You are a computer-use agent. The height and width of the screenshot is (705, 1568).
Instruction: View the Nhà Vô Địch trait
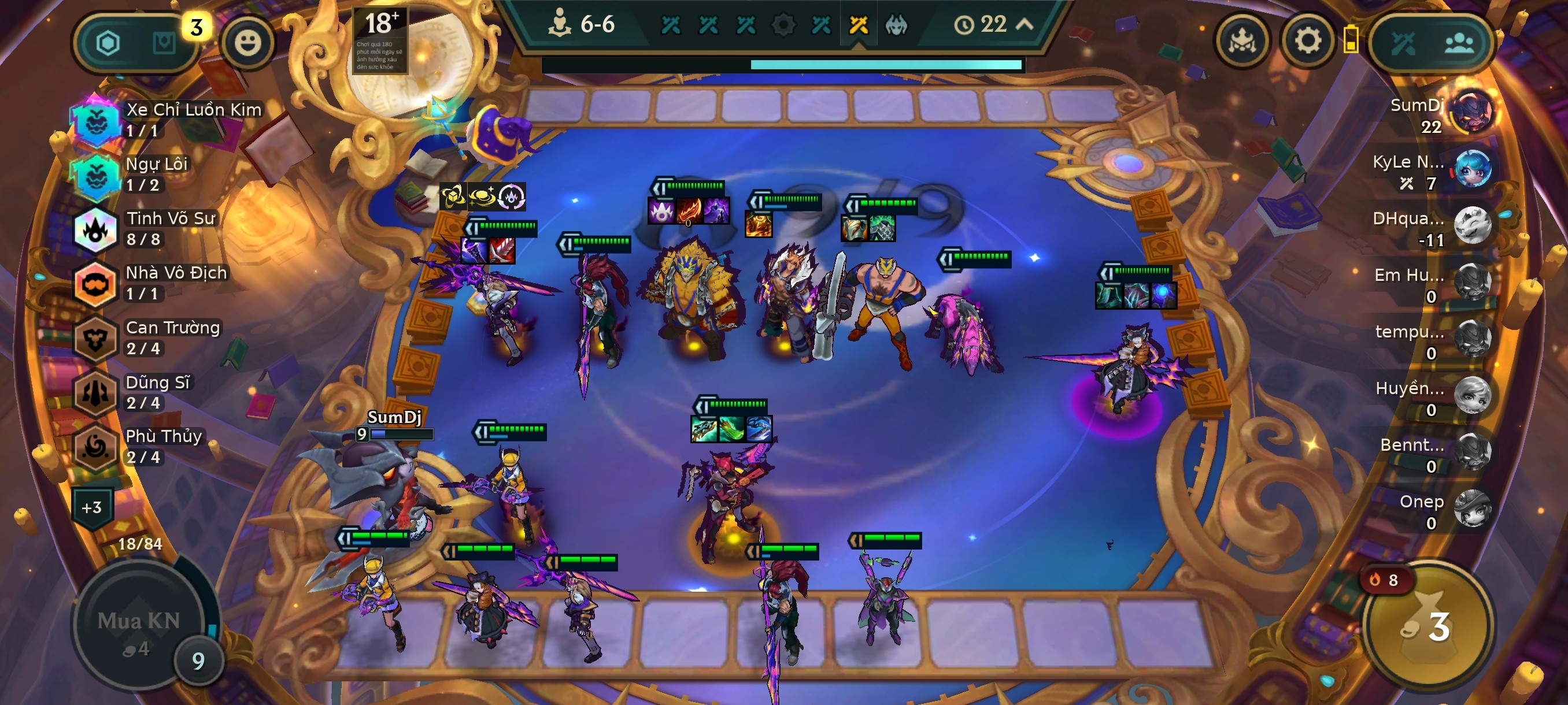[x=95, y=284]
